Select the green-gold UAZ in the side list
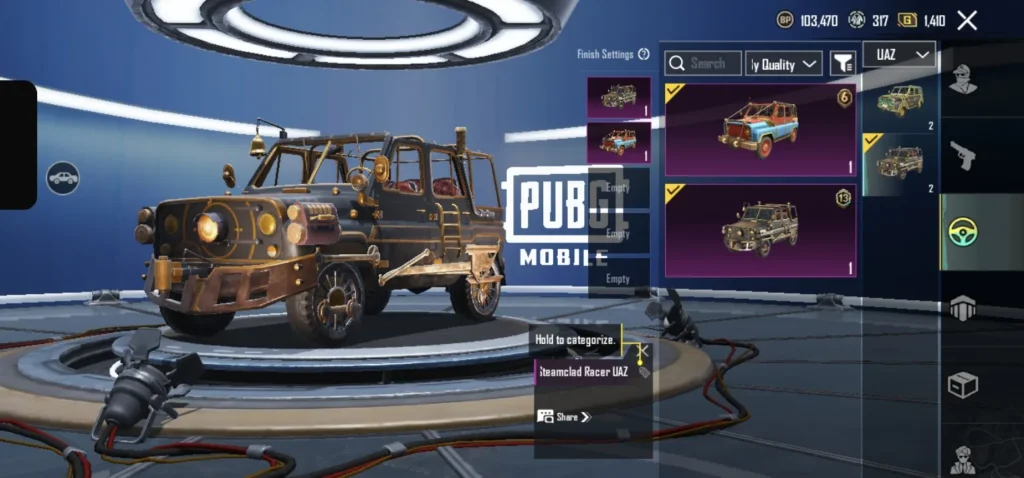The width and height of the screenshot is (1024, 478). pos(899,100)
